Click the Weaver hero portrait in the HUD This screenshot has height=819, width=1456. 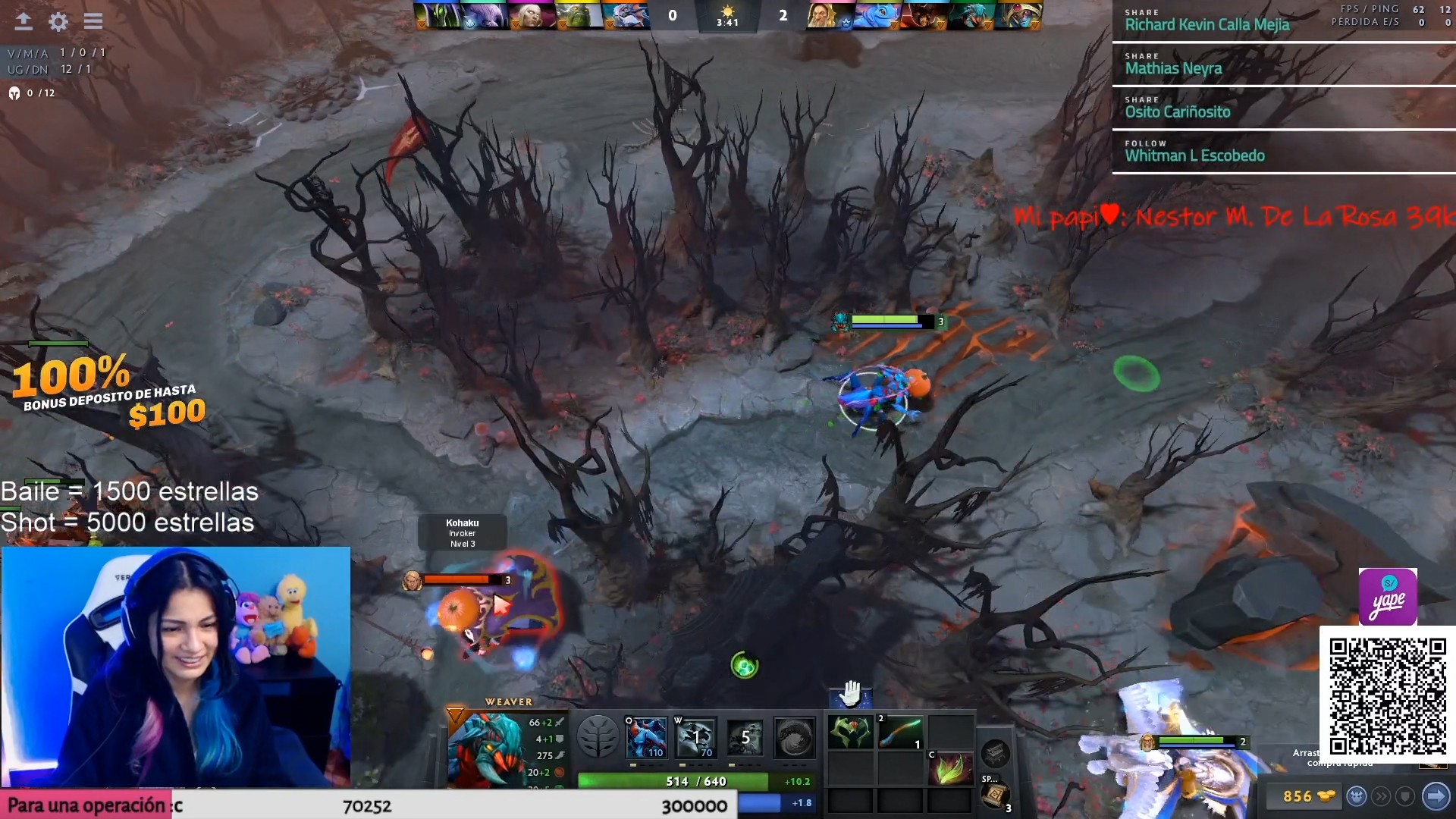[x=485, y=748]
